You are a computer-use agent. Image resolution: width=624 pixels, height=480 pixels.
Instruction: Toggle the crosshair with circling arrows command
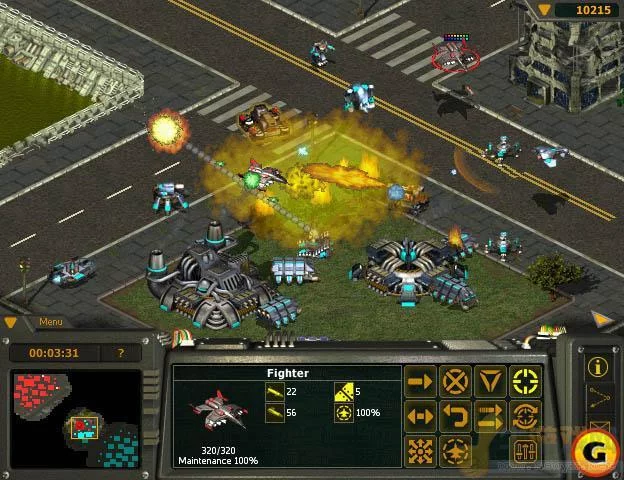coord(525,414)
